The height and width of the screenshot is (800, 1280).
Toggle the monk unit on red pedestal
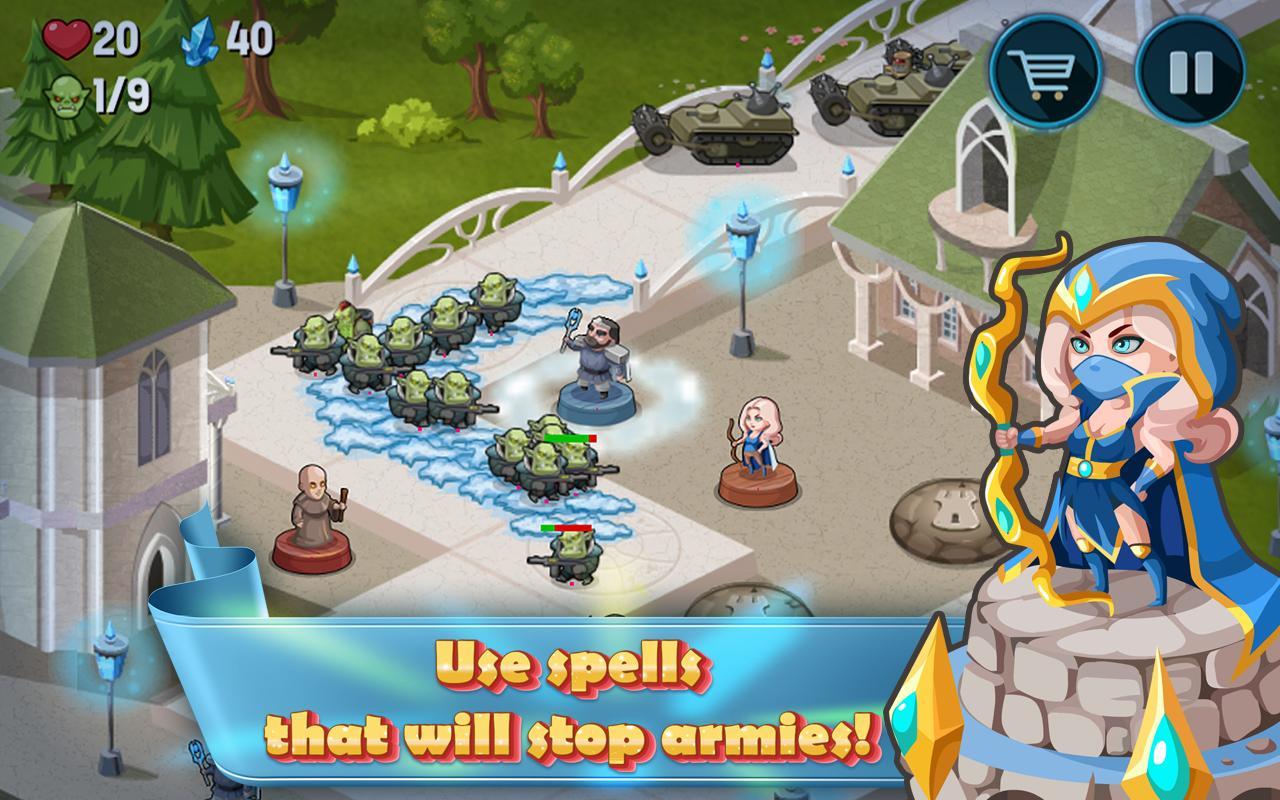point(317,512)
